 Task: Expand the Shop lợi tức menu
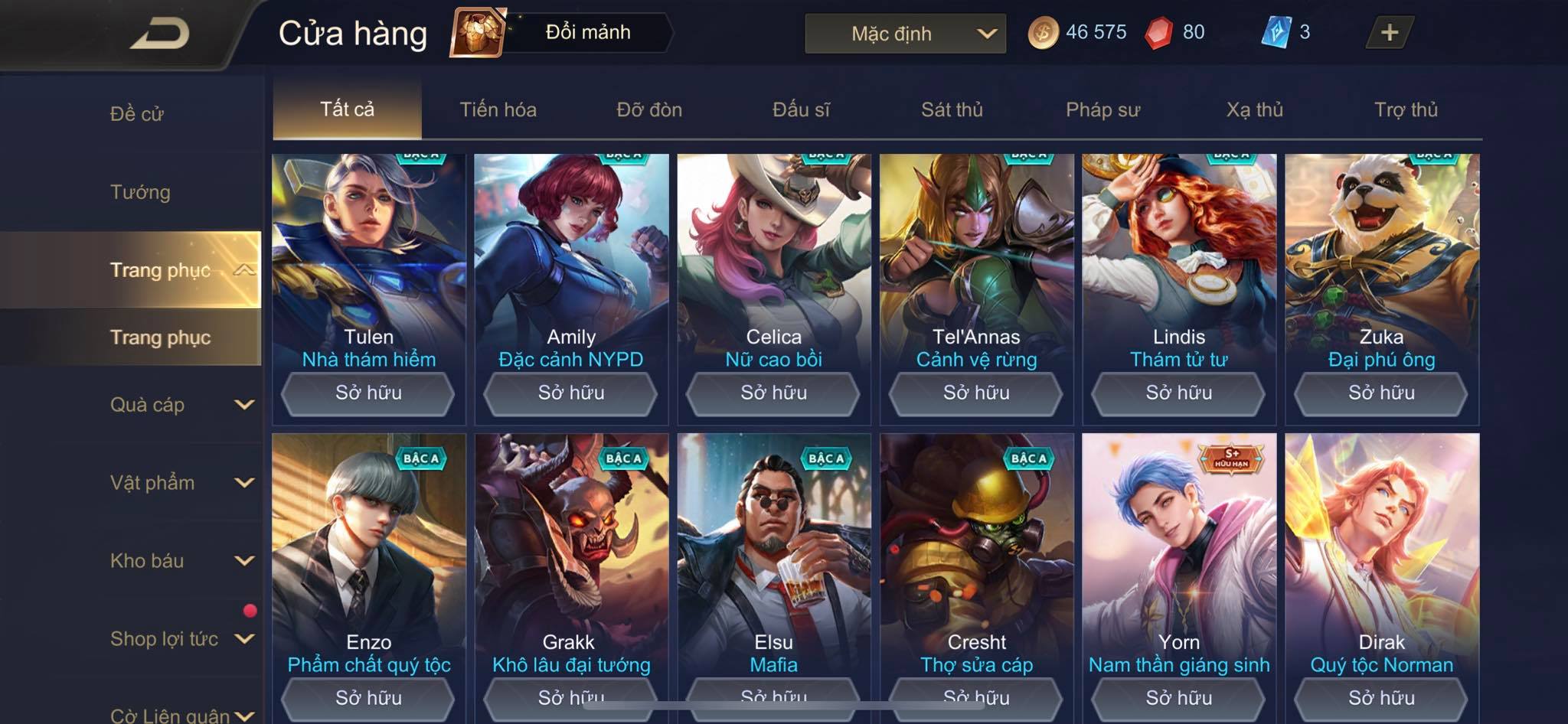coord(181,639)
